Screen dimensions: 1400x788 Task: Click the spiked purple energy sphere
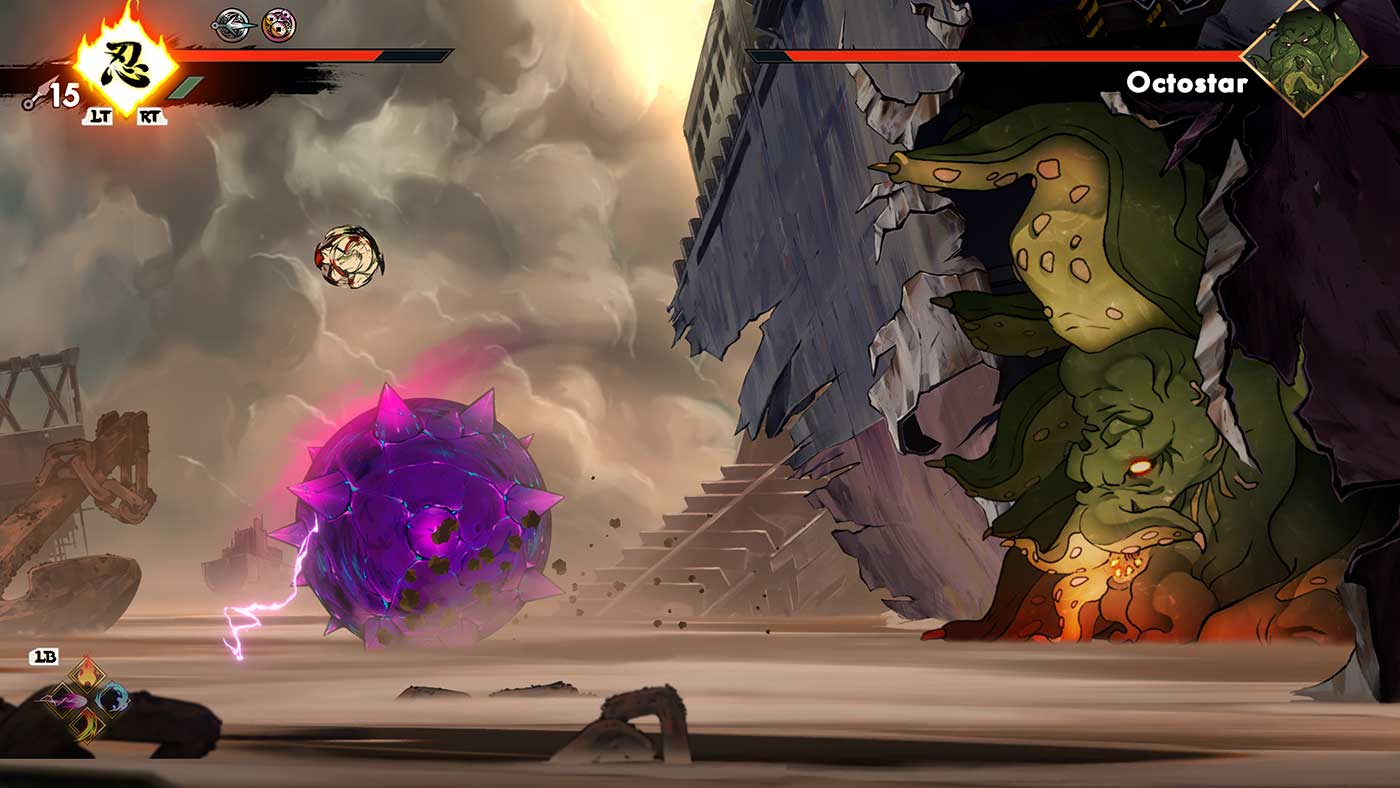coord(430,510)
